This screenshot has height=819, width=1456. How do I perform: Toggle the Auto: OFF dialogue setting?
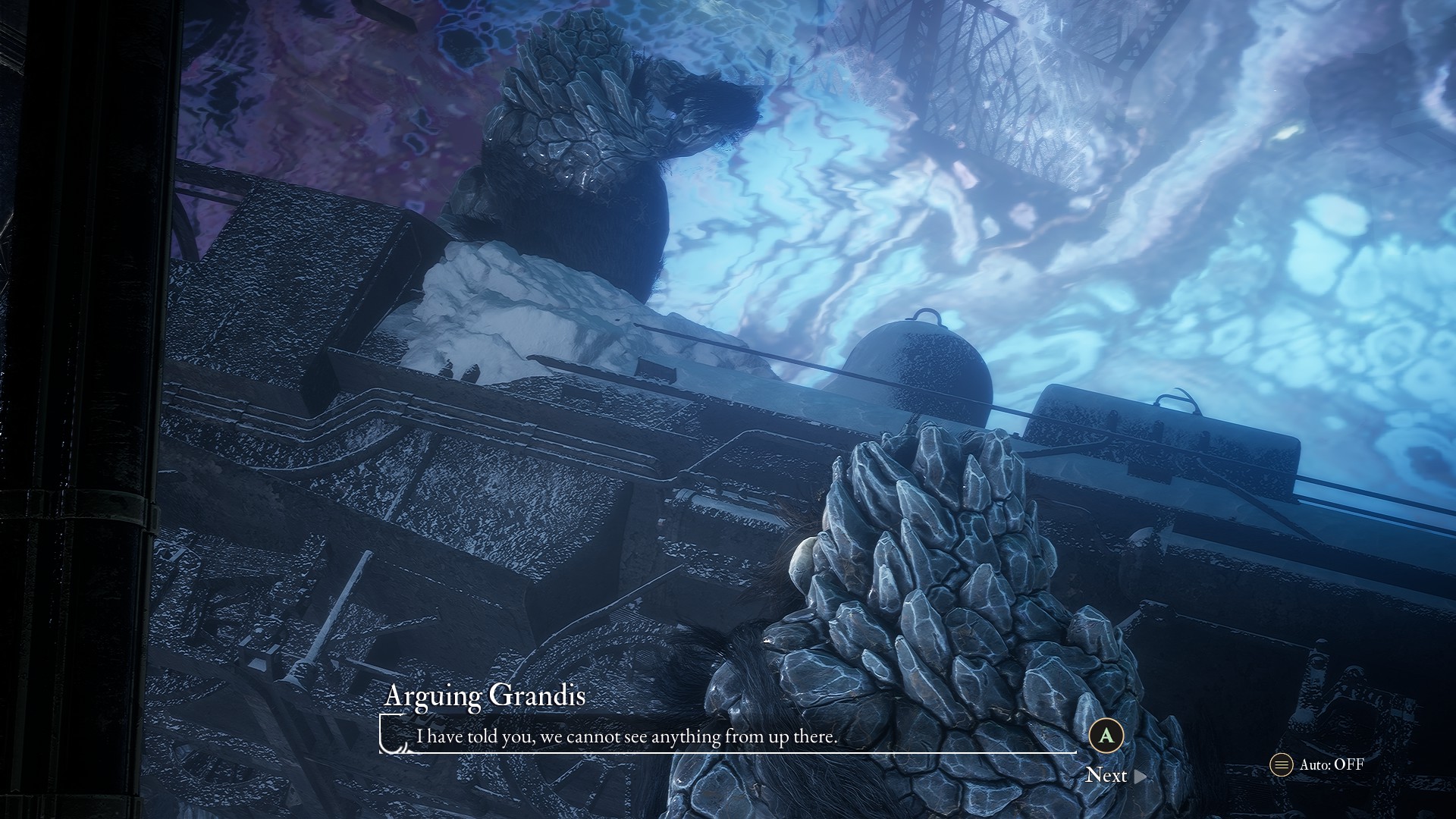(x=1317, y=764)
